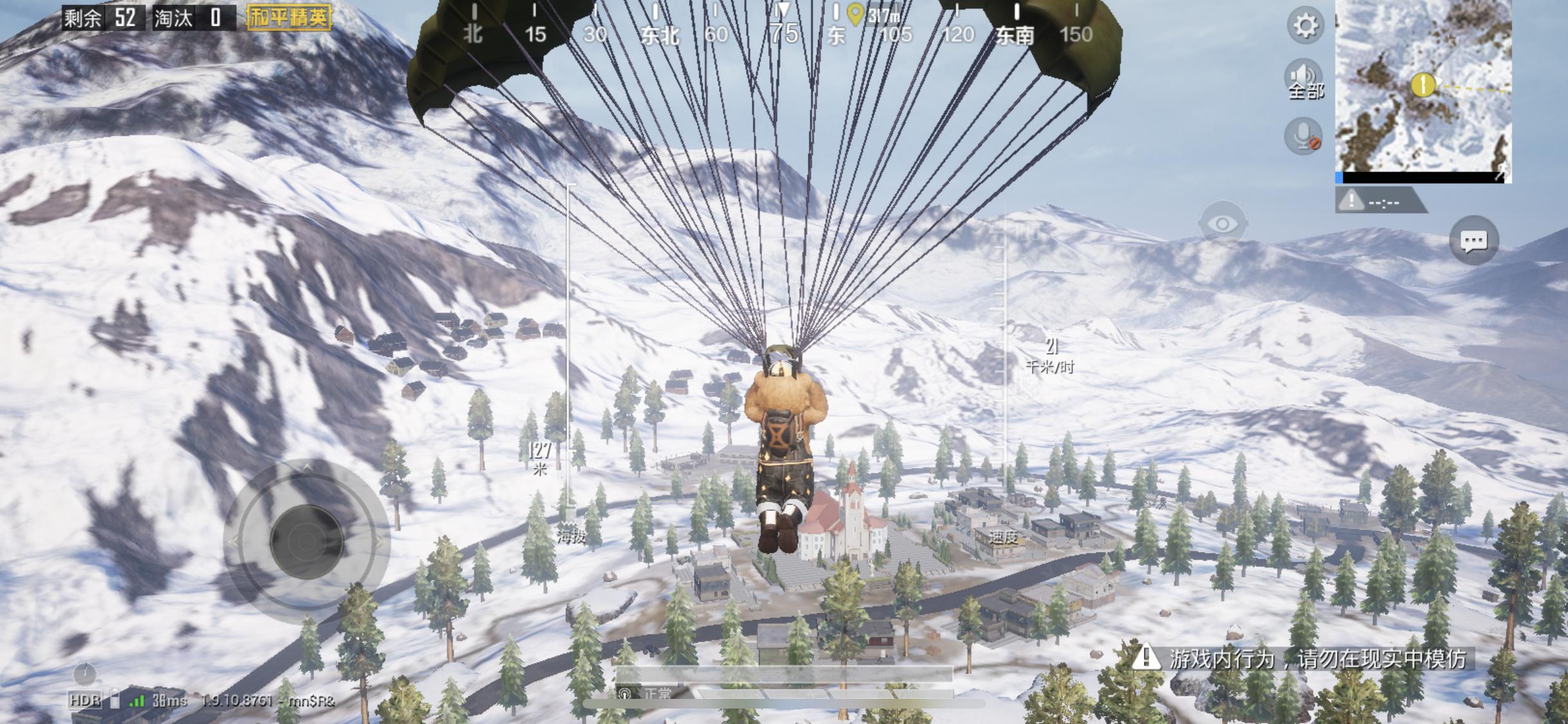Open the quick chat bubble

click(x=1473, y=241)
